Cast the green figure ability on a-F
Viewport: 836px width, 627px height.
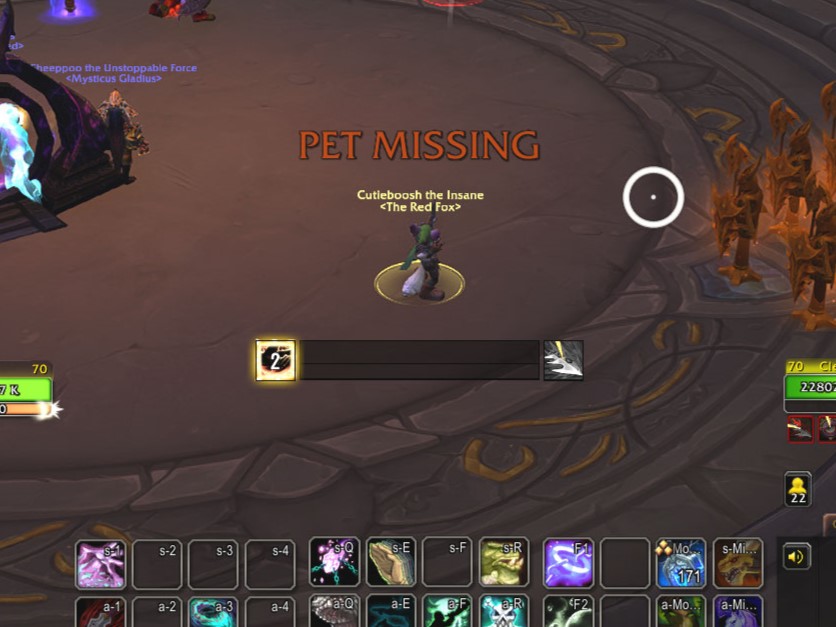pyautogui.click(x=447, y=612)
